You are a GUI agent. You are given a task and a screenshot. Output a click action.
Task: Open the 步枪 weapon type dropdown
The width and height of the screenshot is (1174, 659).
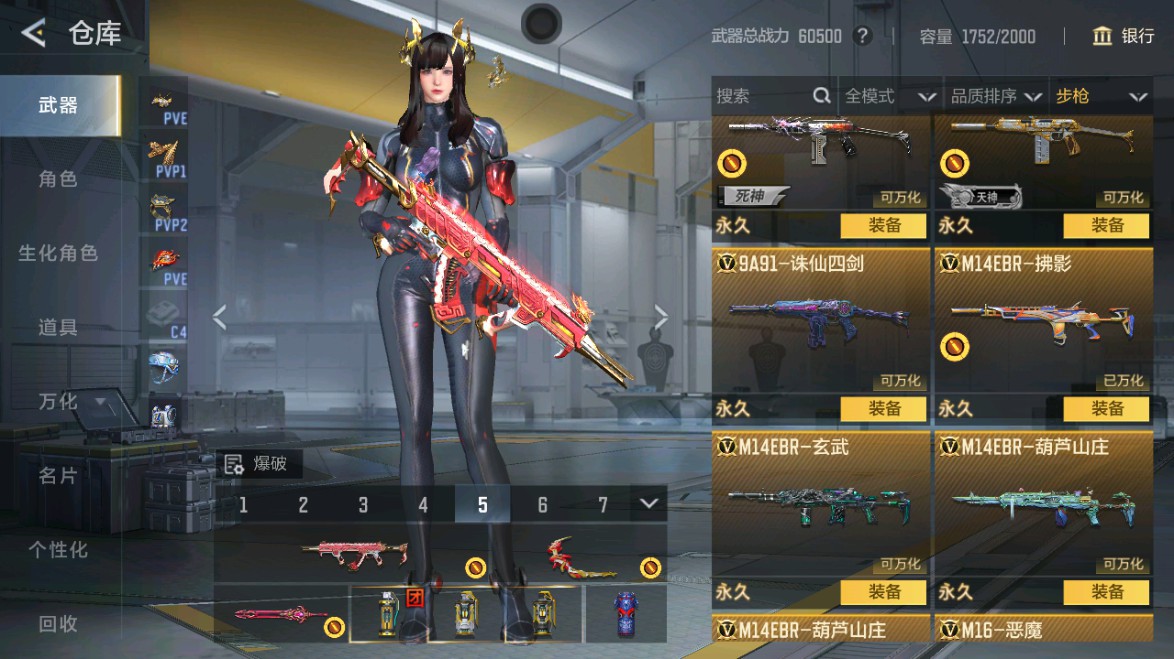coord(1099,96)
